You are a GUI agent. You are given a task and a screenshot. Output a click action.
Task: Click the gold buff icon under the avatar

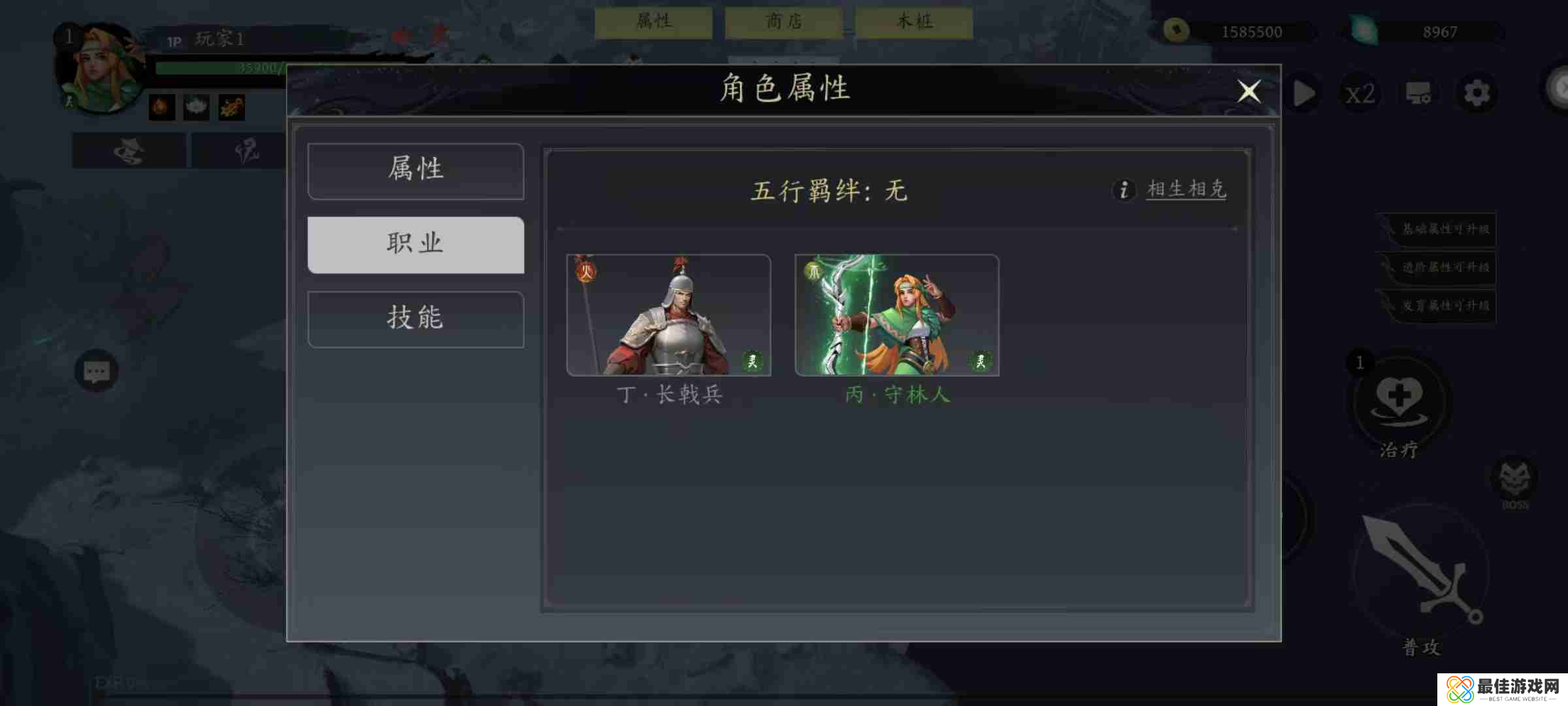coord(231,107)
